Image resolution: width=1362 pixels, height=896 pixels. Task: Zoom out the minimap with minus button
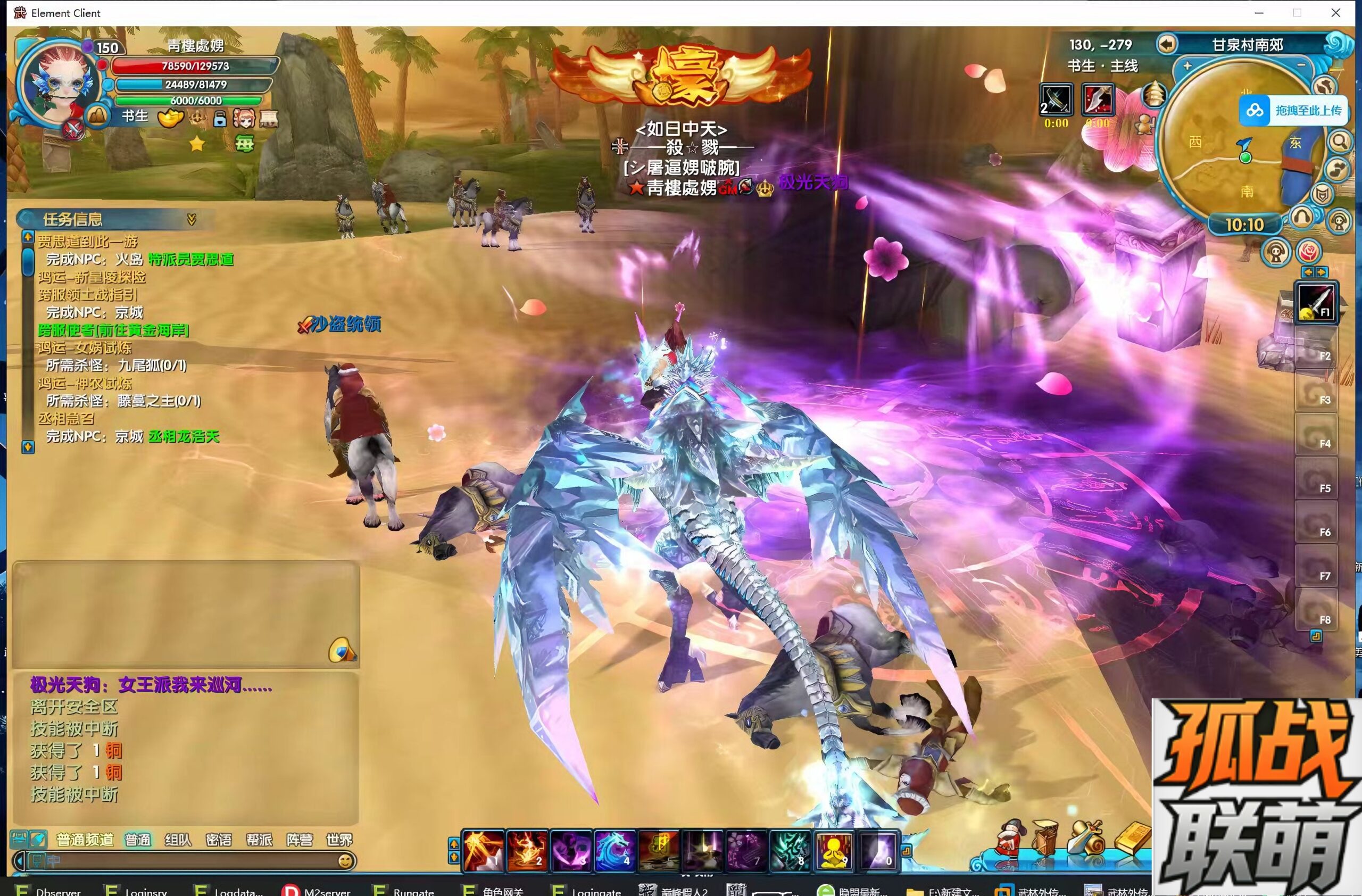pyautogui.click(x=1301, y=66)
